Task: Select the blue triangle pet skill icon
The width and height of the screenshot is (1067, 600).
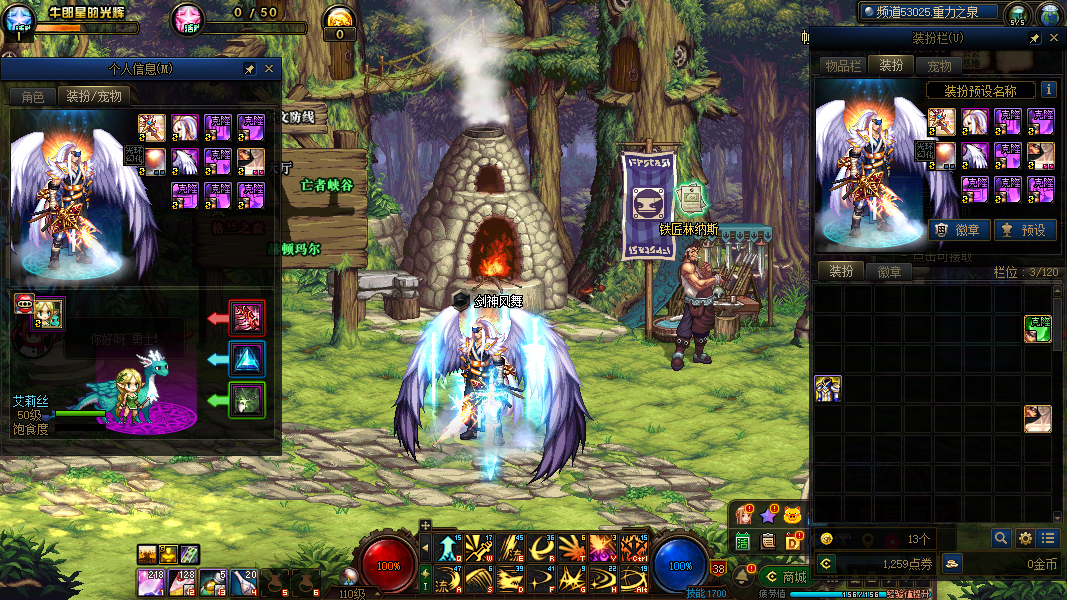Action: 246,359
